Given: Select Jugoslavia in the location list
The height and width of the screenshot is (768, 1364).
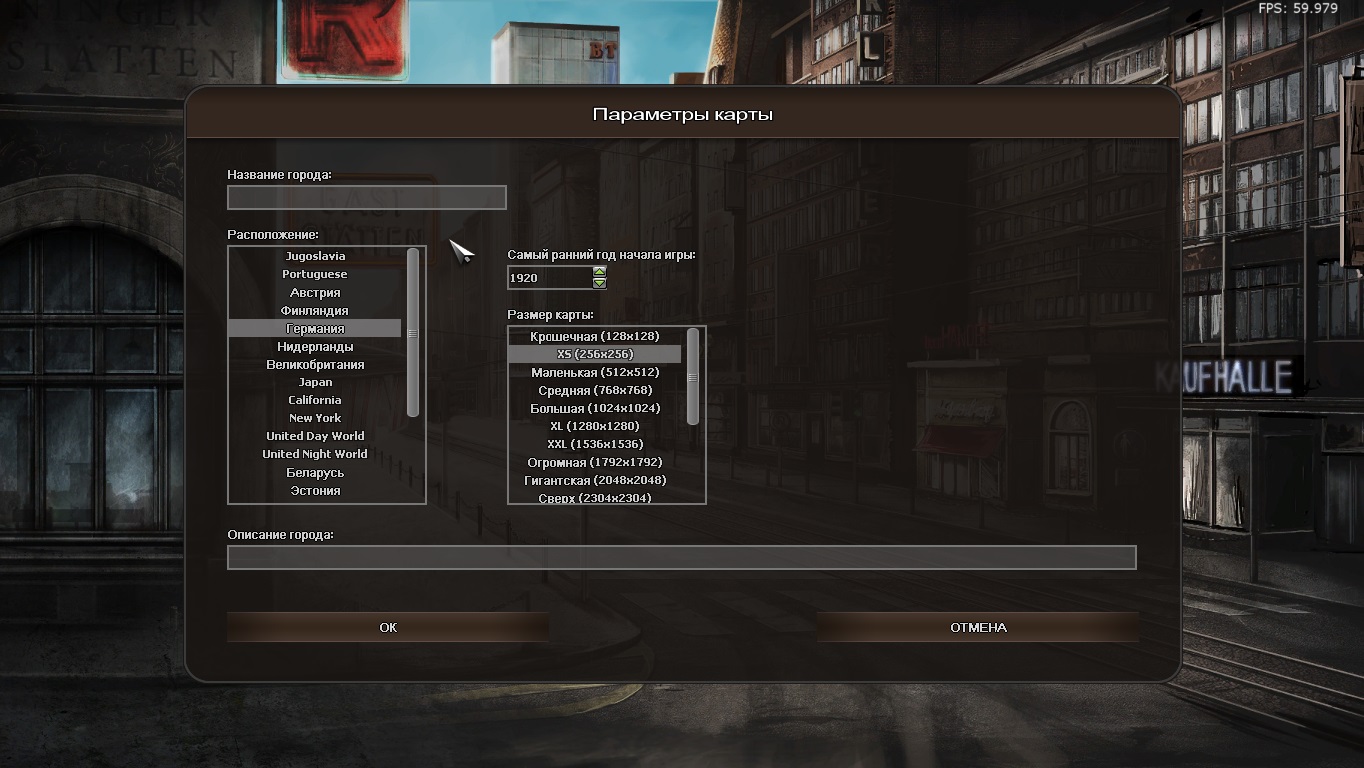Looking at the screenshot, I should pos(315,256).
